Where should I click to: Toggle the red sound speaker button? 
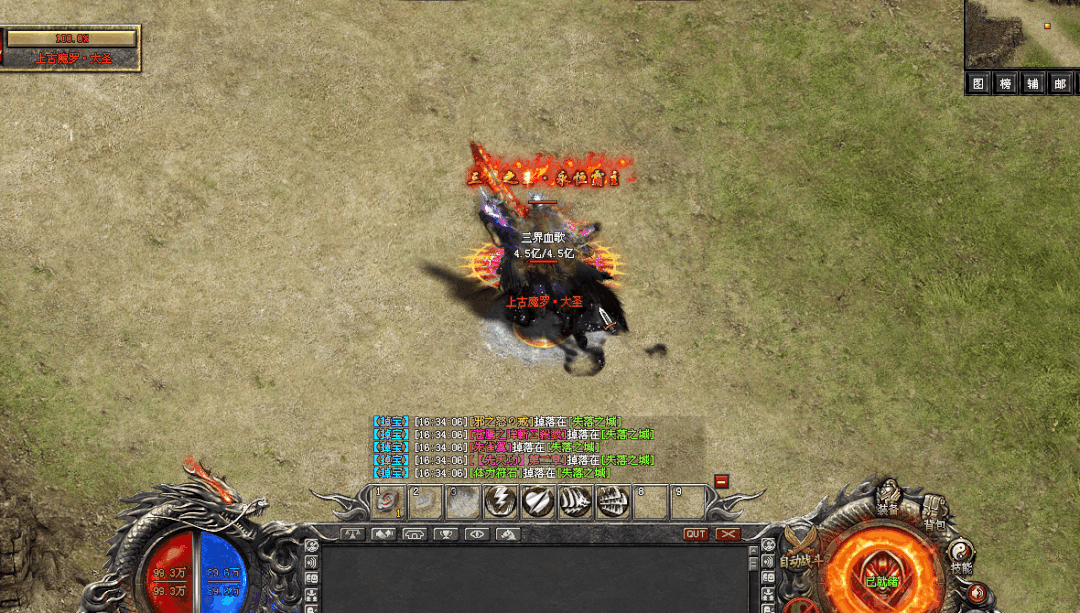tap(976, 593)
